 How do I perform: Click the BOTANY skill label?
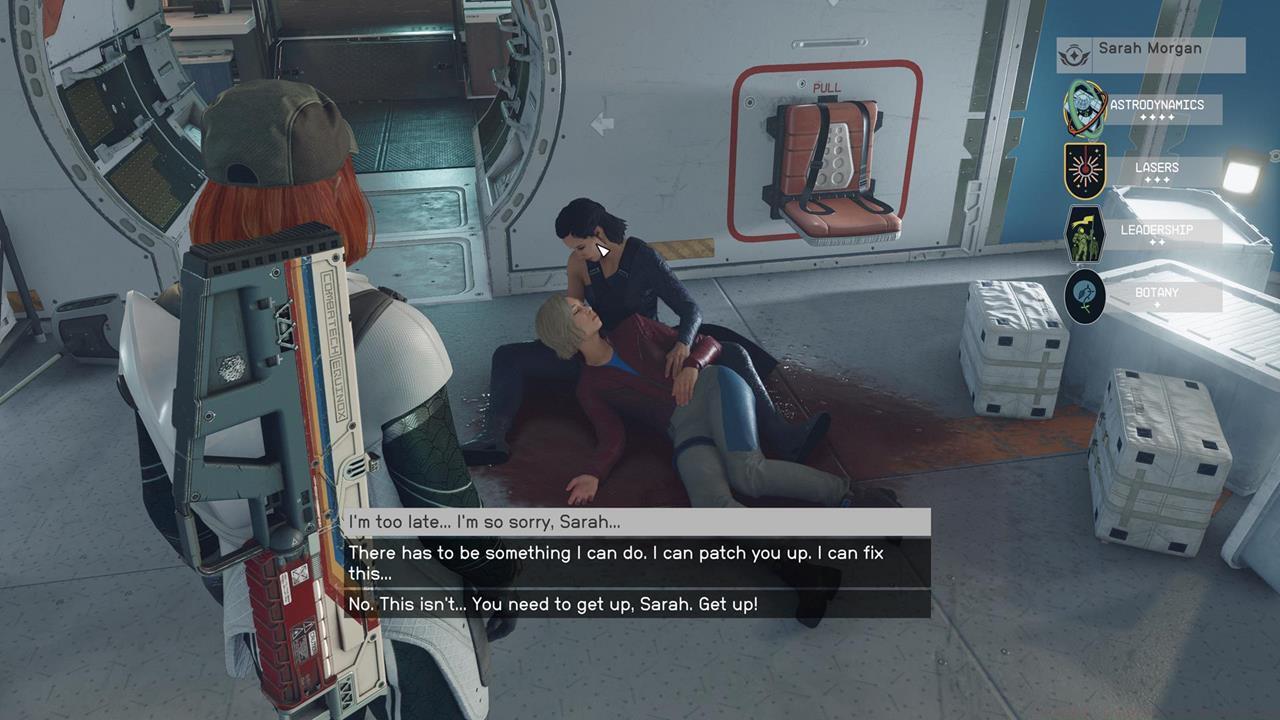pyautogui.click(x=1159, y=294)
